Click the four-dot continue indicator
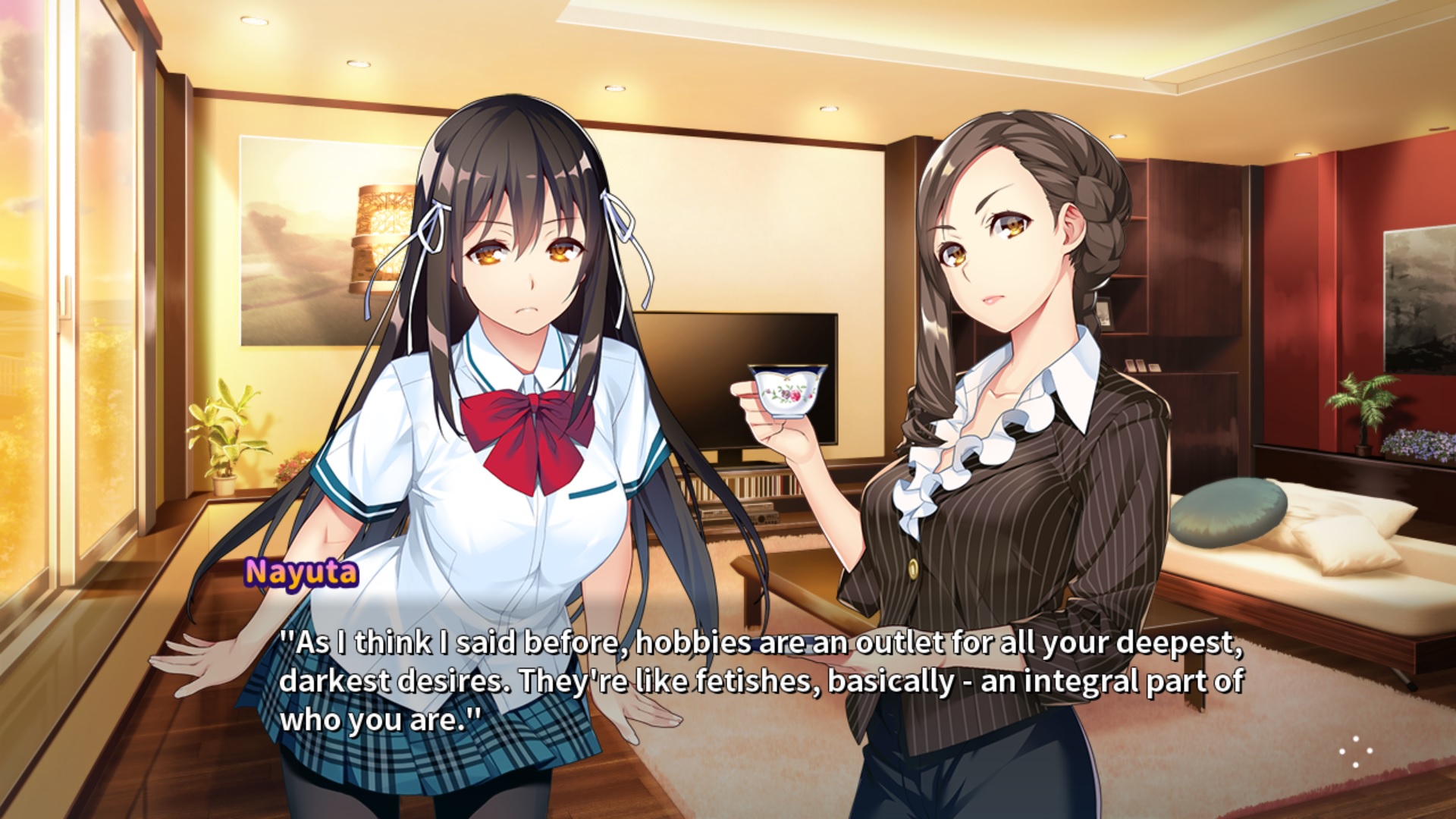The width and height of the screenshot is (1456, 819). tap(1356, 752)
